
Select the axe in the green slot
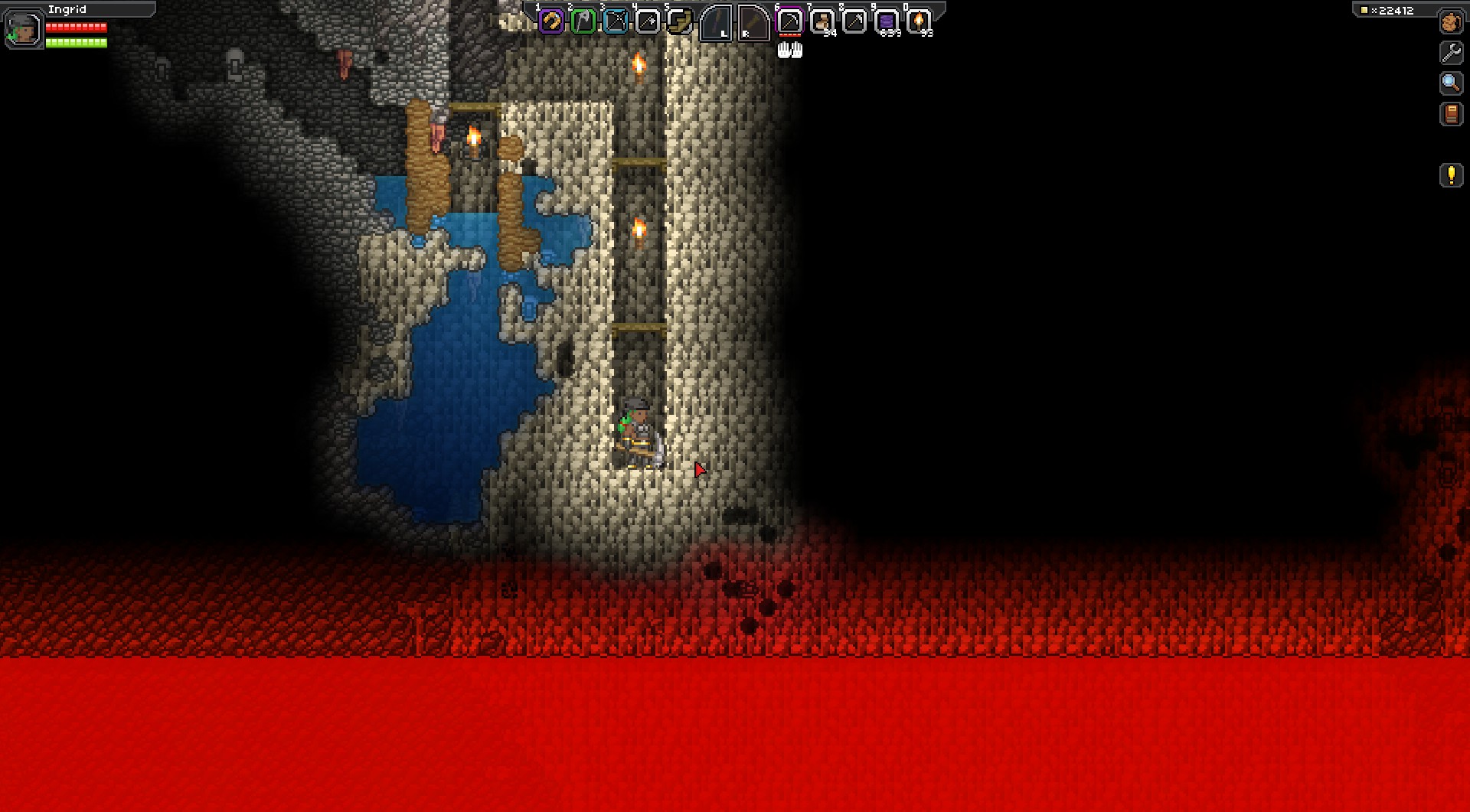[583, 21]
